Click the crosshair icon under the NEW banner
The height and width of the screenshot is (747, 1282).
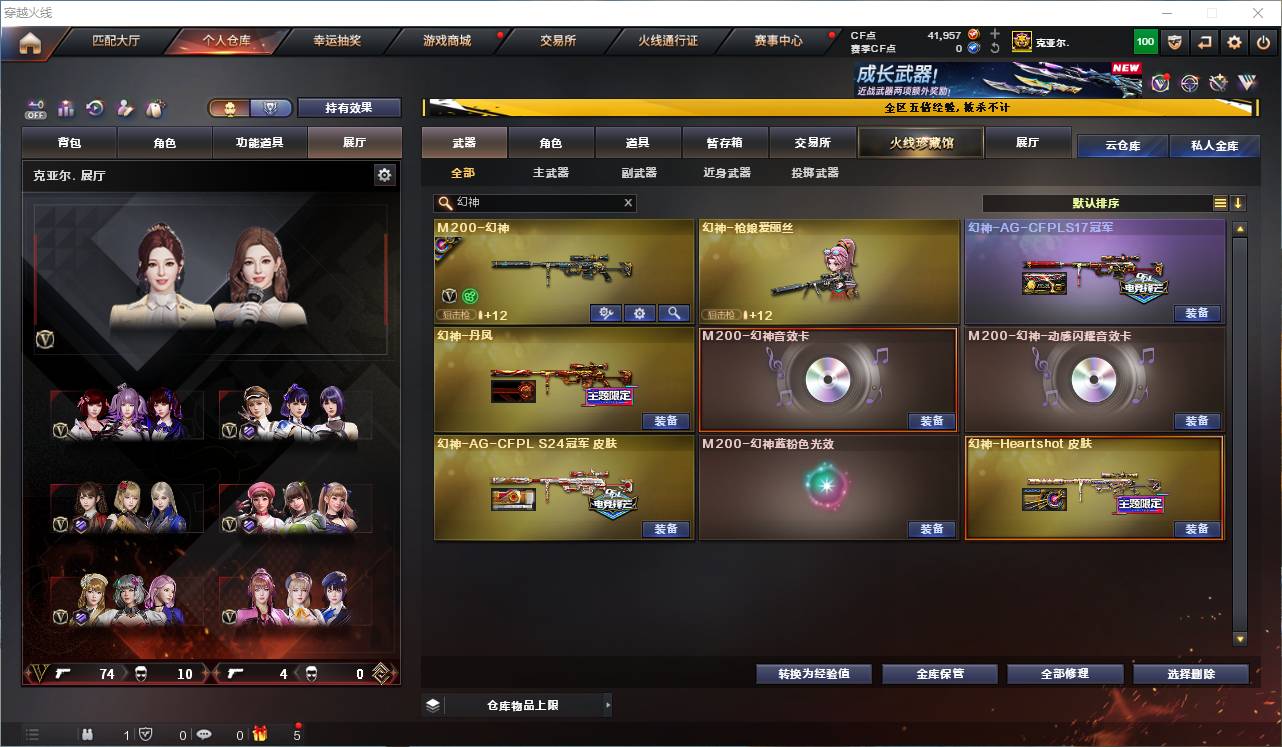click(x=1189, y=83)
